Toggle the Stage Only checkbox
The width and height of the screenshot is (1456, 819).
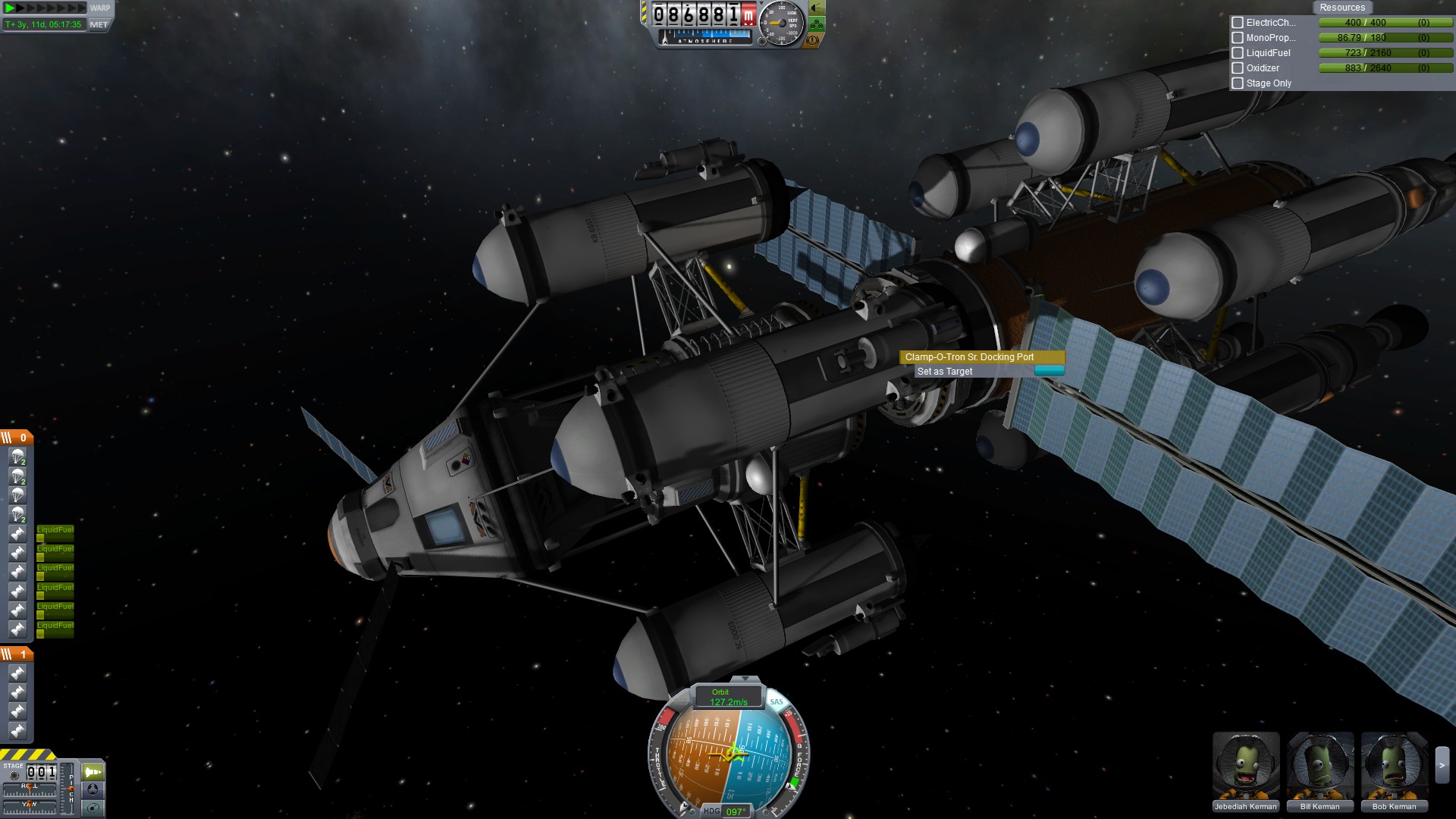(x=1238, y=83)
